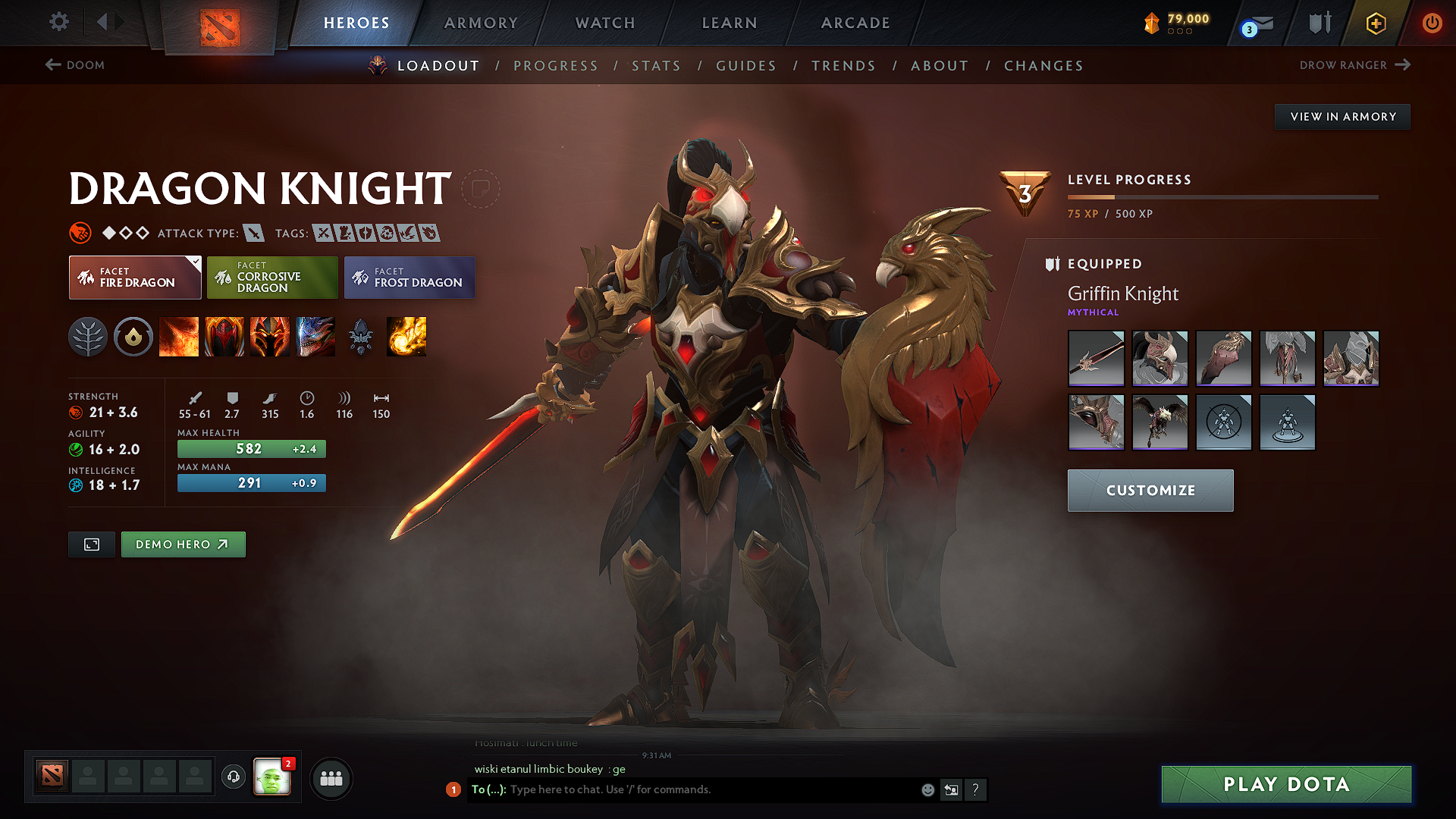Click the Demo Hero button
The height and width of the screenshot is (819, 1456).
click(x=183, y=544)
